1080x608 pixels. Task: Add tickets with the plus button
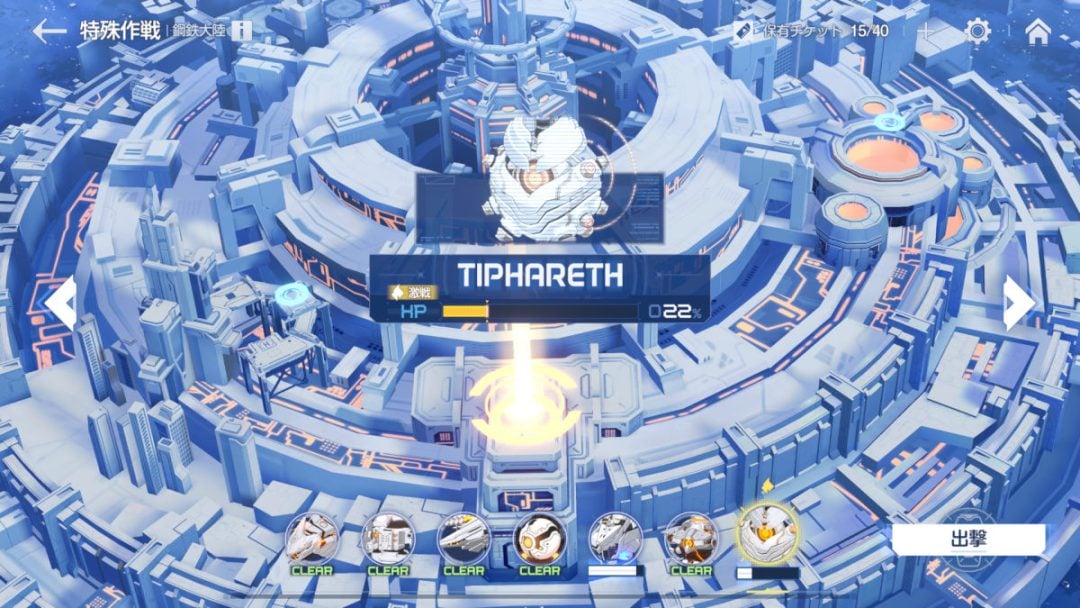pos(925,31)
